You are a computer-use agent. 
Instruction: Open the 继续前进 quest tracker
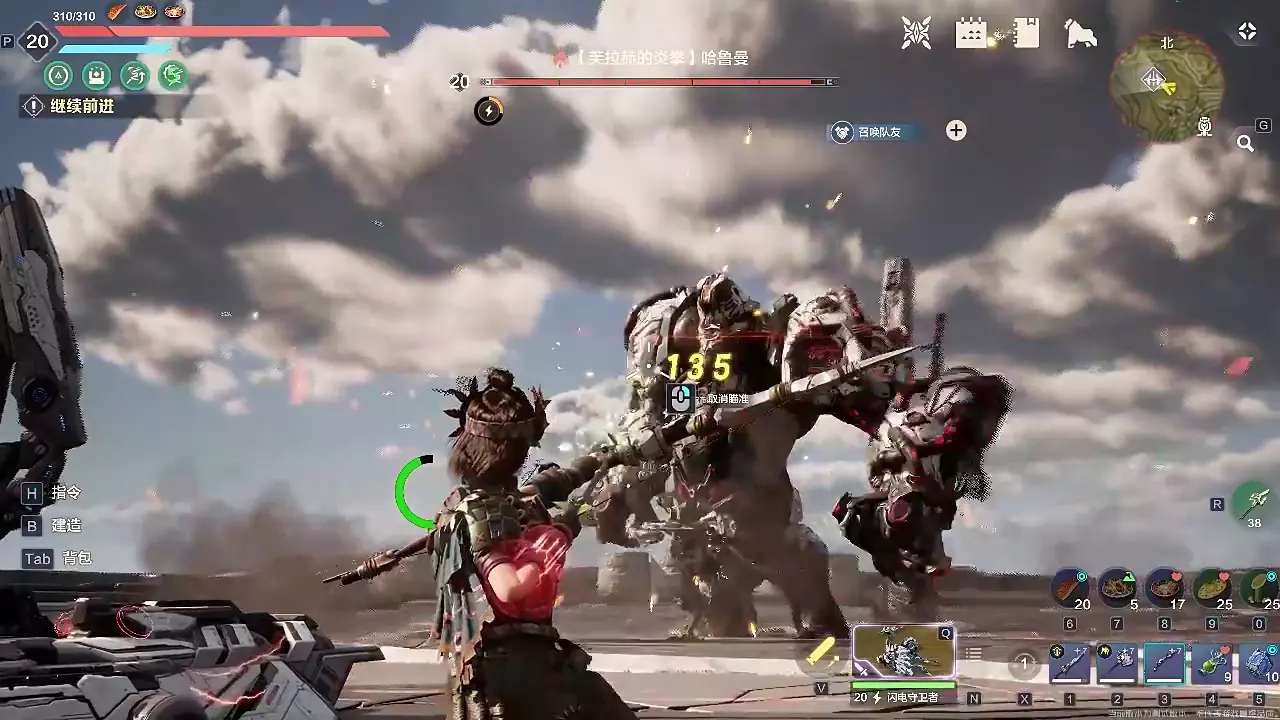pyautogui.click(x=82, y=106)
